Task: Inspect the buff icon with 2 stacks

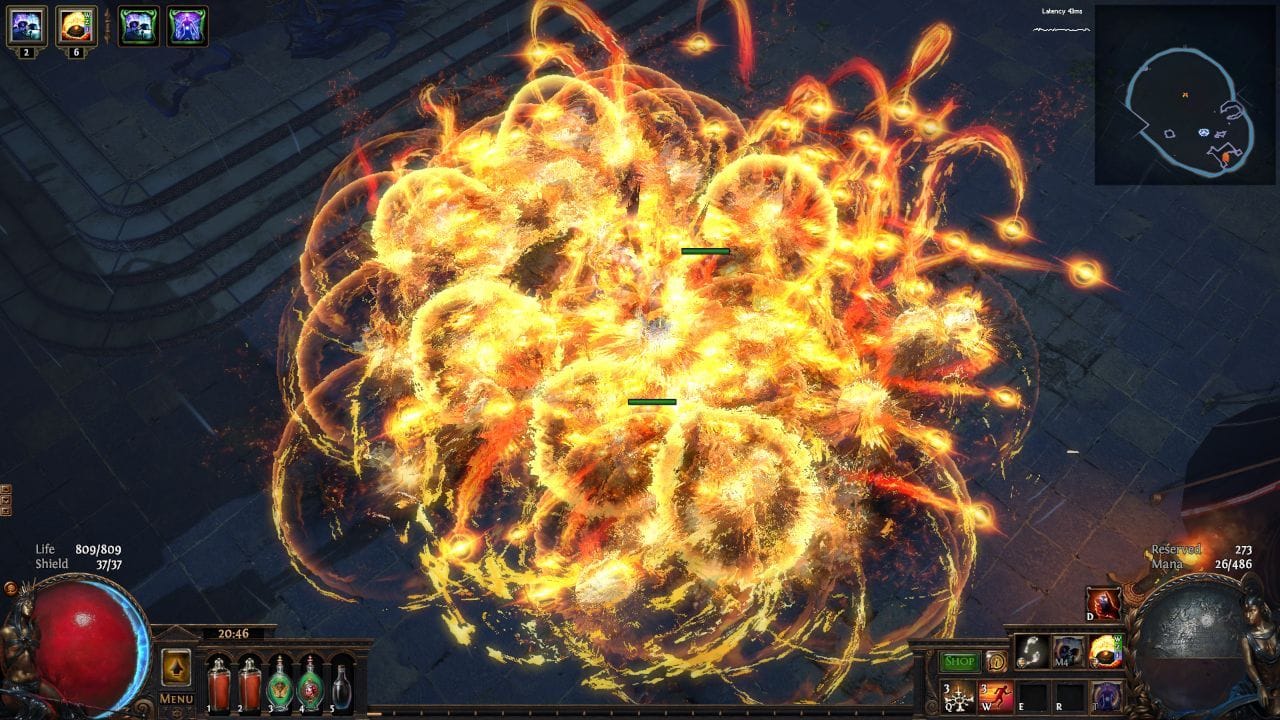Action: (x=25, y=24)
